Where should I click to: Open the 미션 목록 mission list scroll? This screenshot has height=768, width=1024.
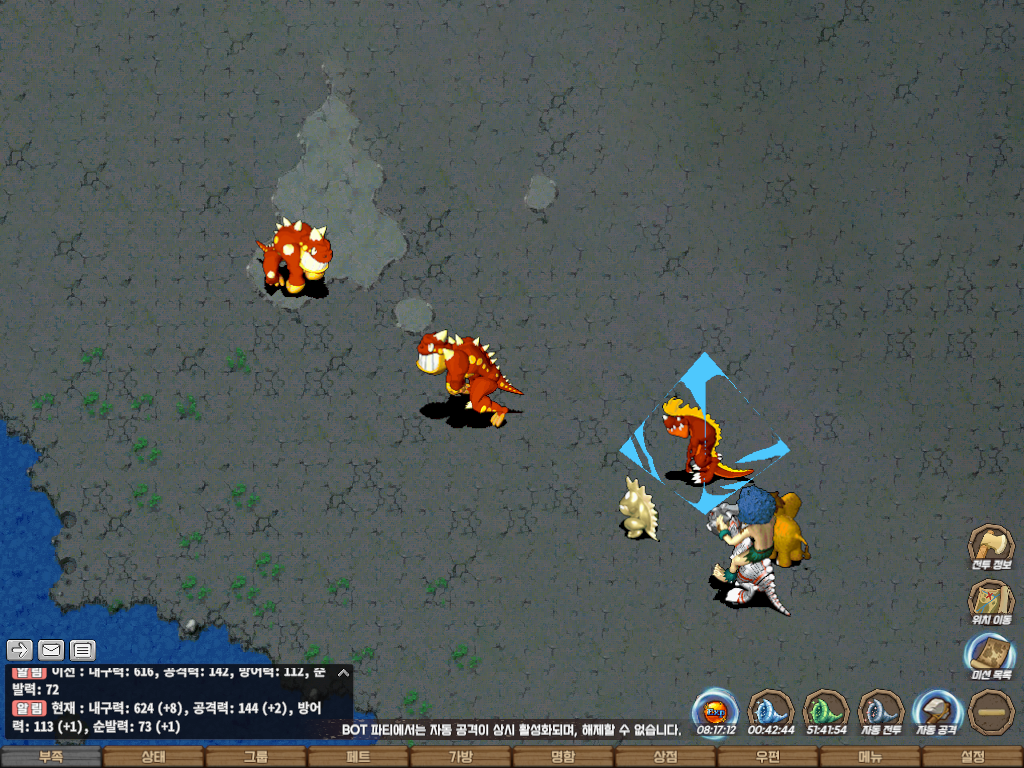coord(990,657)
